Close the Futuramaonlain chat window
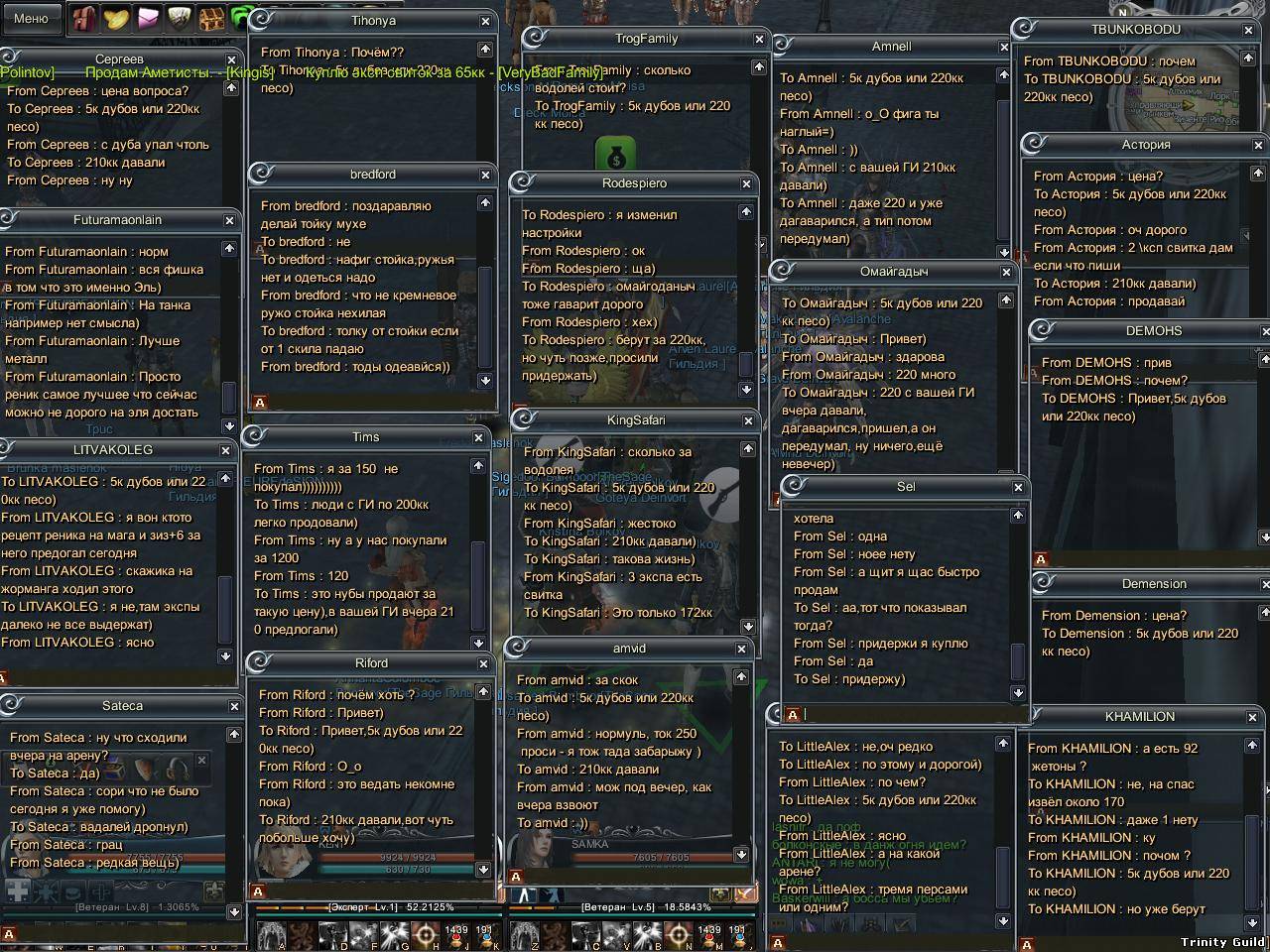The height and width of the screenshot is (952, 1270). pyautogui.click(x=229, y=220)
